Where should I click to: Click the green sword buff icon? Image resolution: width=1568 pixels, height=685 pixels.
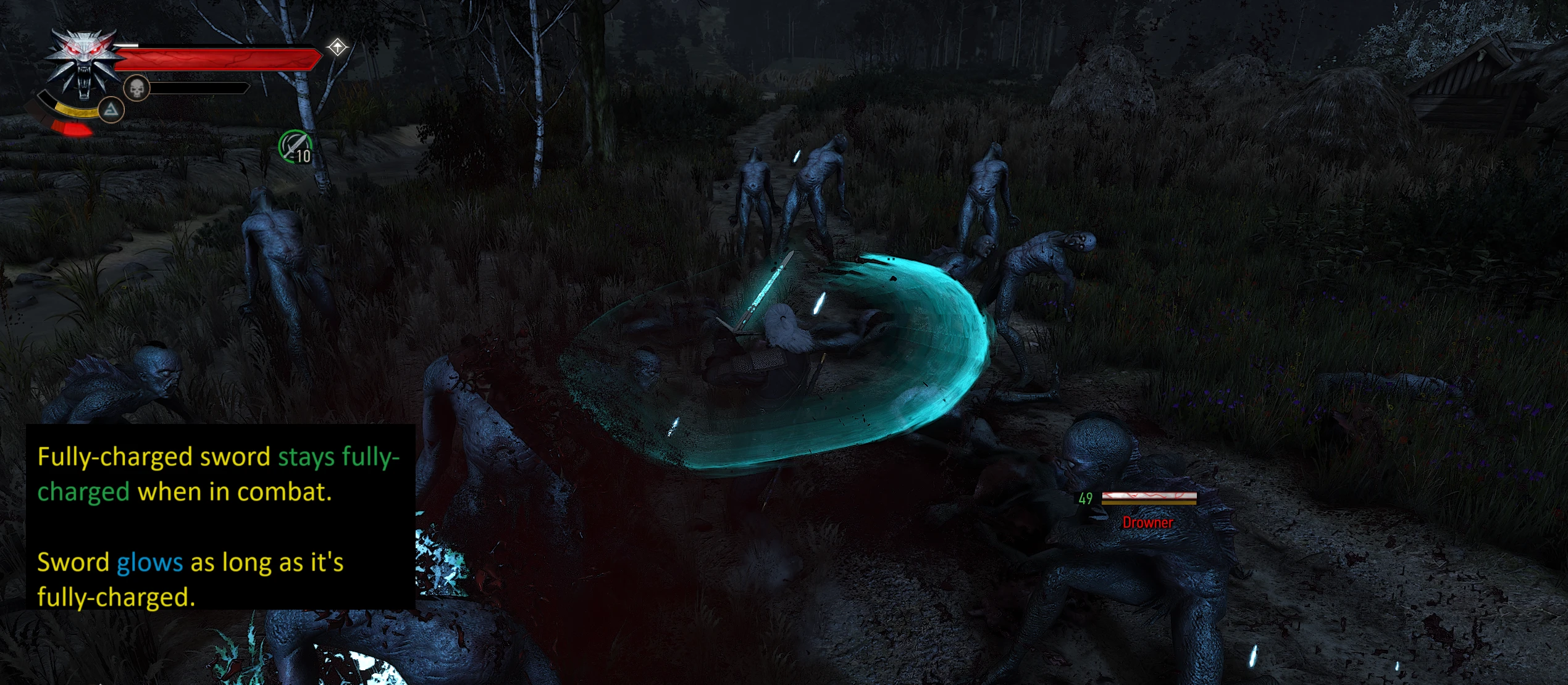295,147
